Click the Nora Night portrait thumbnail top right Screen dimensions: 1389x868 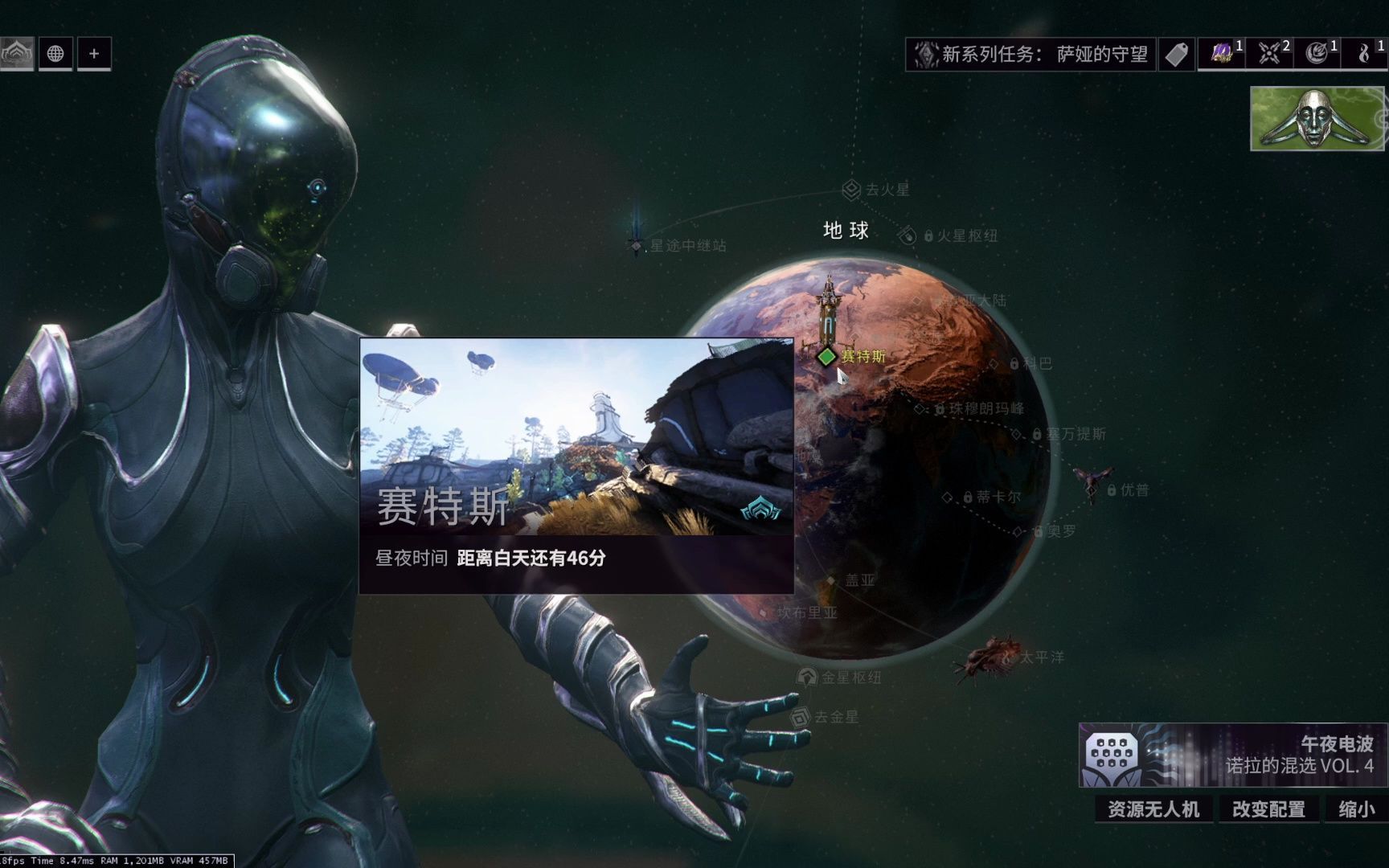[x=1317, y=118]
